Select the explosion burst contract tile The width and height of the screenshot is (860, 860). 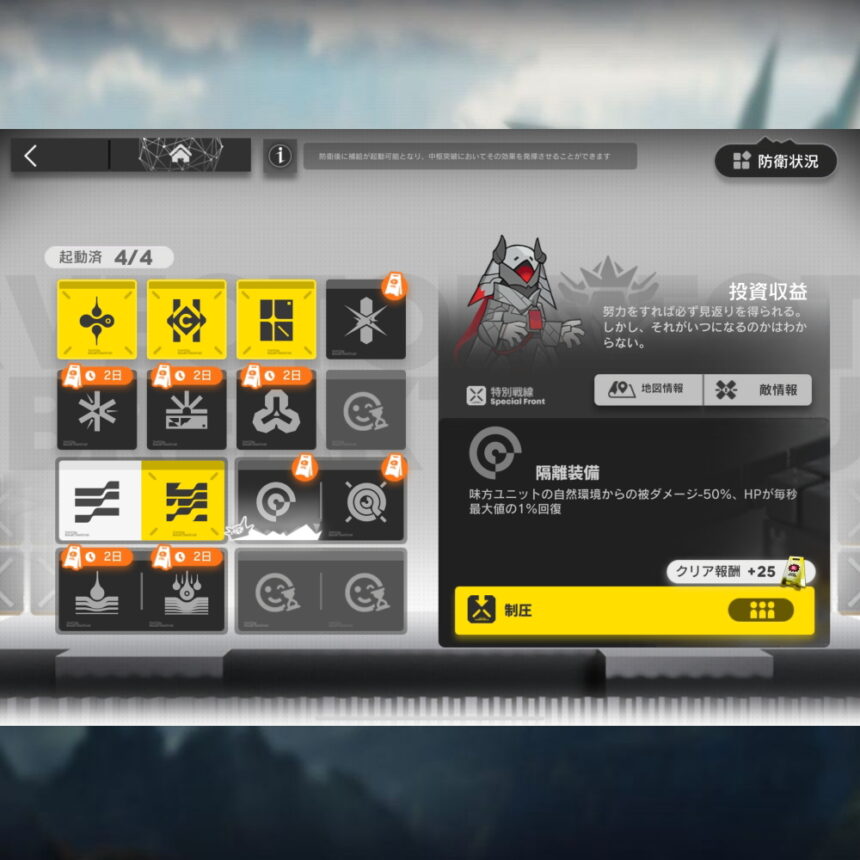tap(187, 411)
